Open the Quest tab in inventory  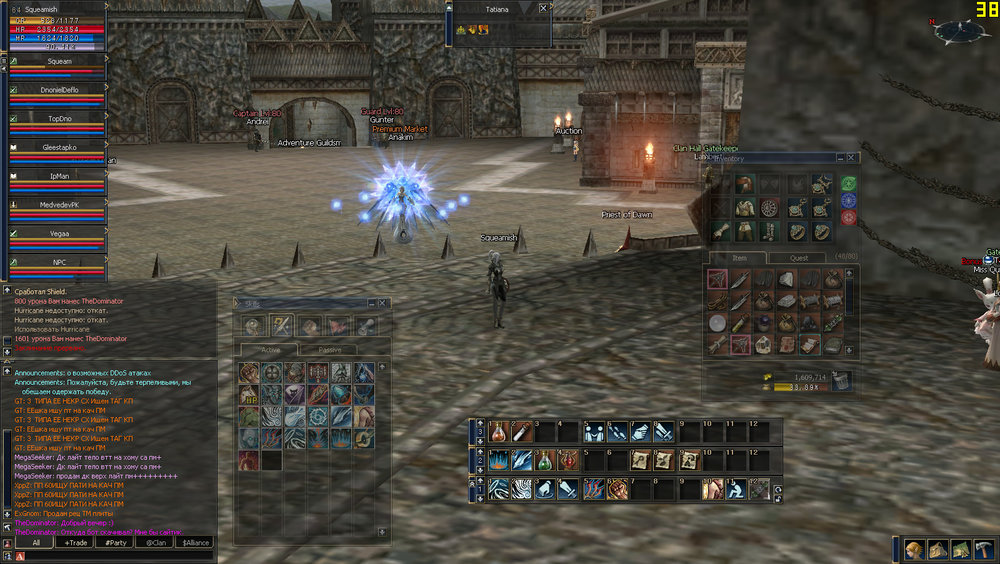tap(799, 258)
